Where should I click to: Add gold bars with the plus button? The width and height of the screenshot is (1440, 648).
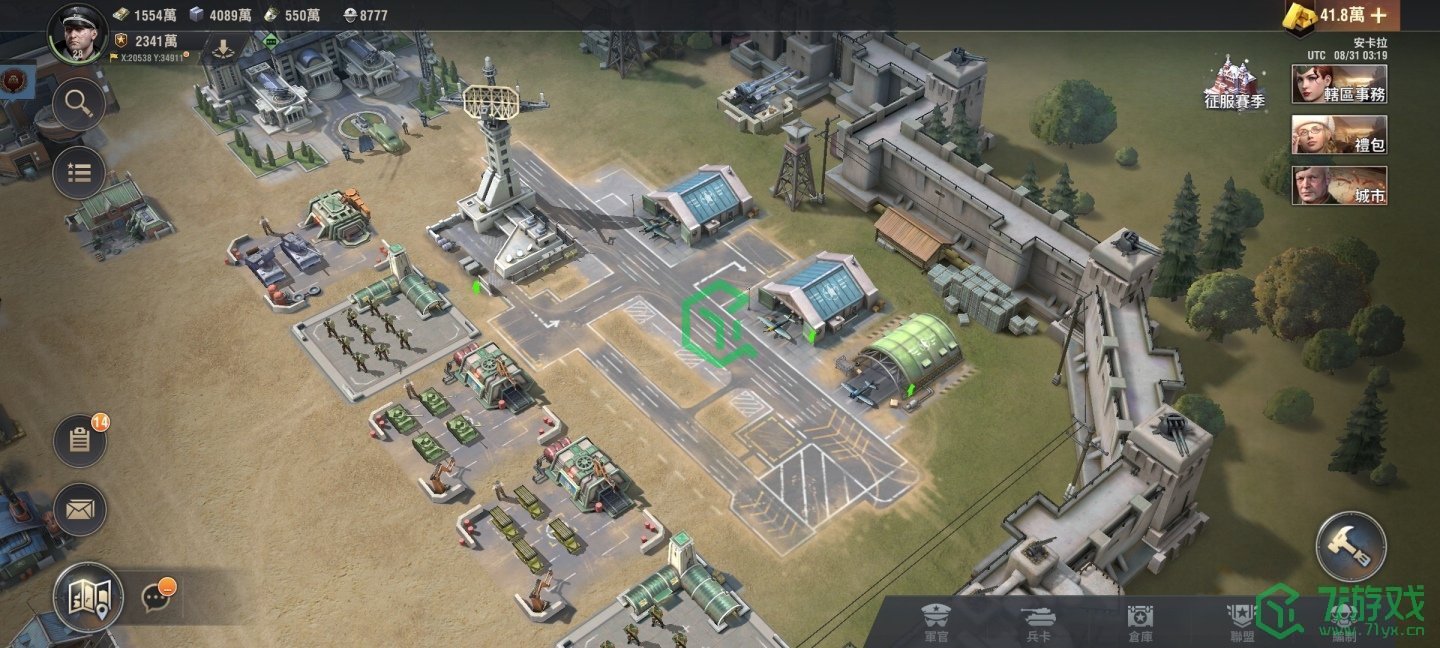click(1378, 15)
